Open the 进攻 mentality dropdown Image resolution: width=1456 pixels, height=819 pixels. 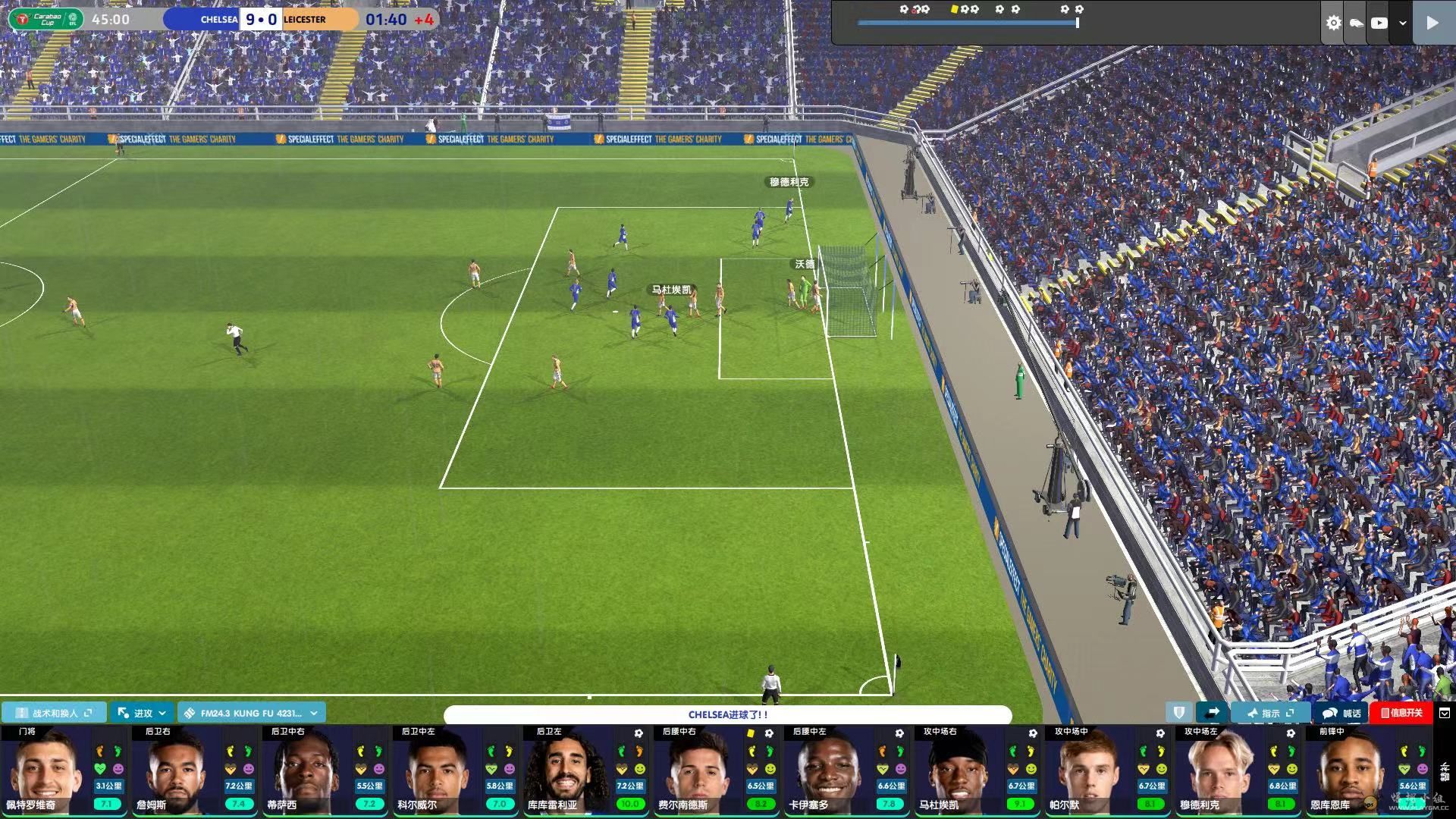tap(142, 713)
